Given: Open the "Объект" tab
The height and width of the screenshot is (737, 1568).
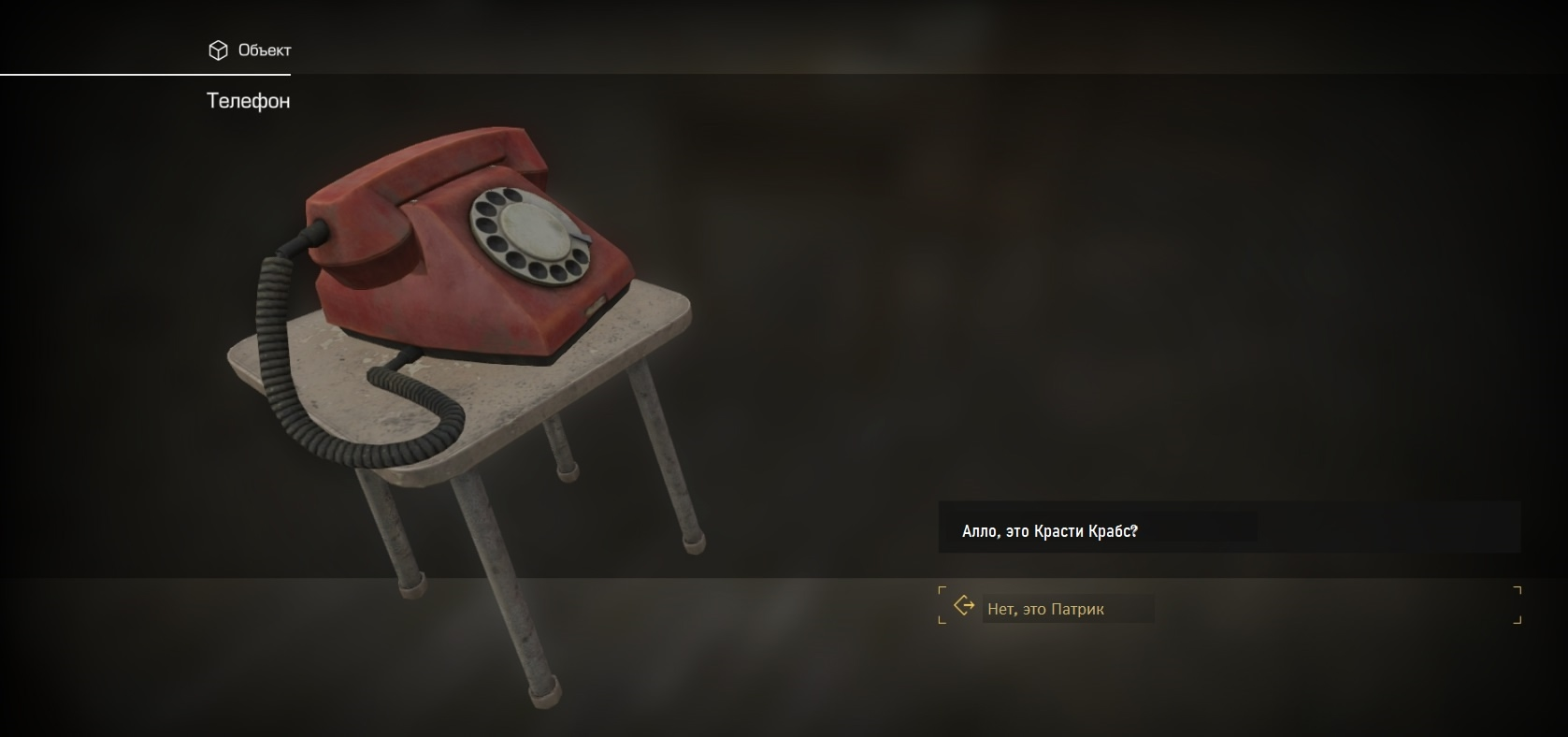Looking at the screenshot, I should 250,51.
